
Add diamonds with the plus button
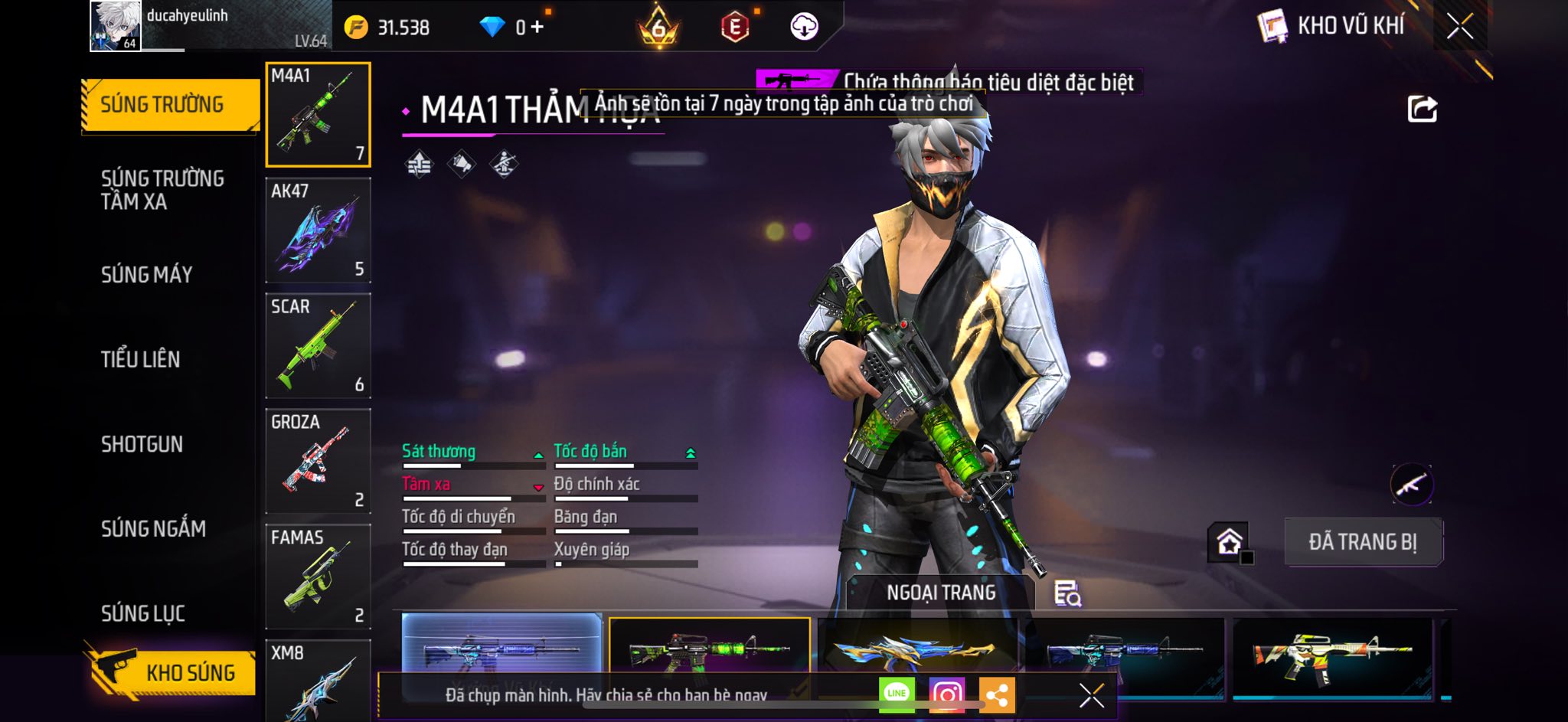tap(537, 28)
